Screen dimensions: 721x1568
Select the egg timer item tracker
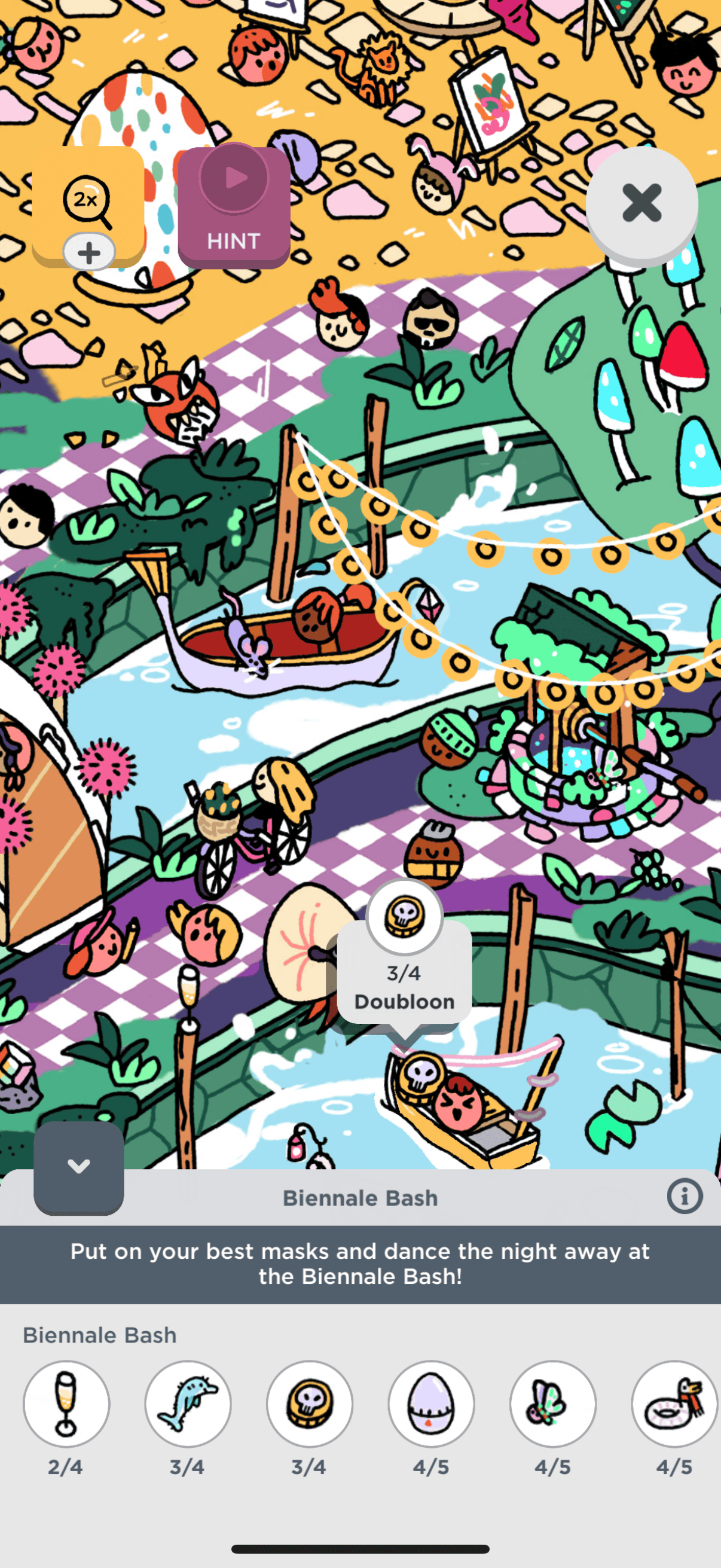(x=432, y=1404)
